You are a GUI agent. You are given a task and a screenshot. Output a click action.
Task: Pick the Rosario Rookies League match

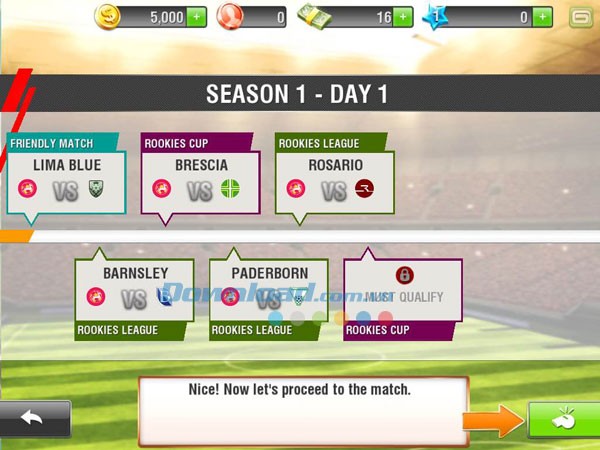335,180
